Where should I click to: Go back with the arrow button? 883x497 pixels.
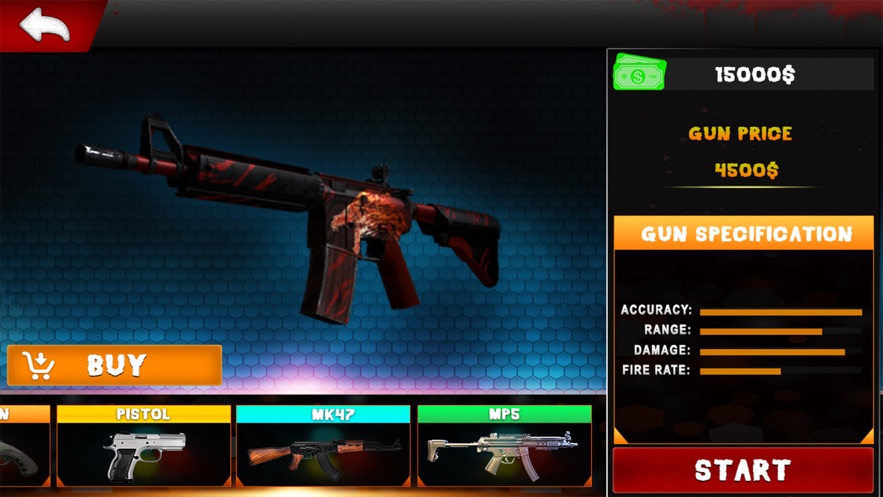coord(45,25)
